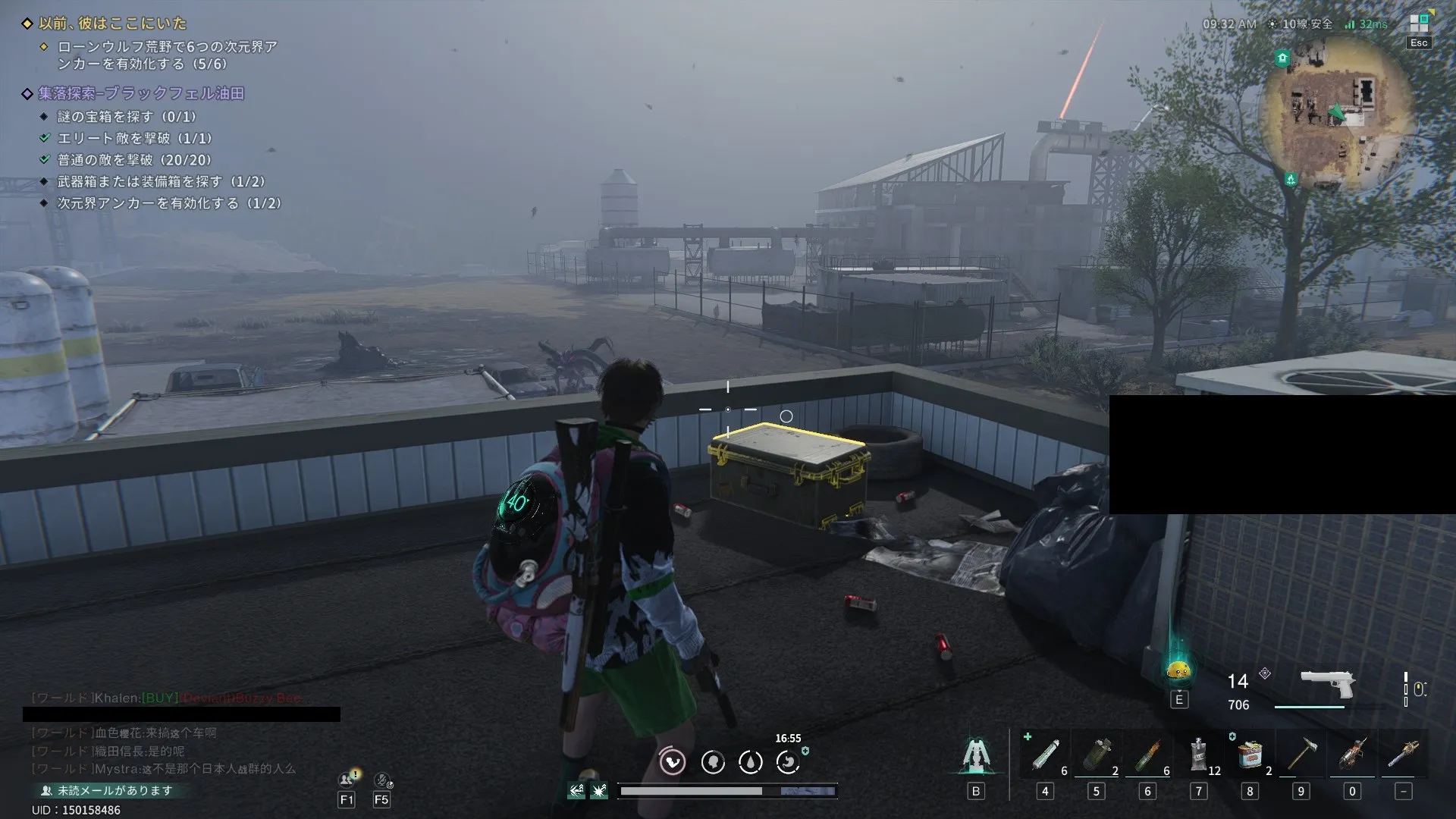Viewport: 1456px width, 819px height.
Task: Select the molotov bottle hotbar slot
Action: tap(1147, 755)
